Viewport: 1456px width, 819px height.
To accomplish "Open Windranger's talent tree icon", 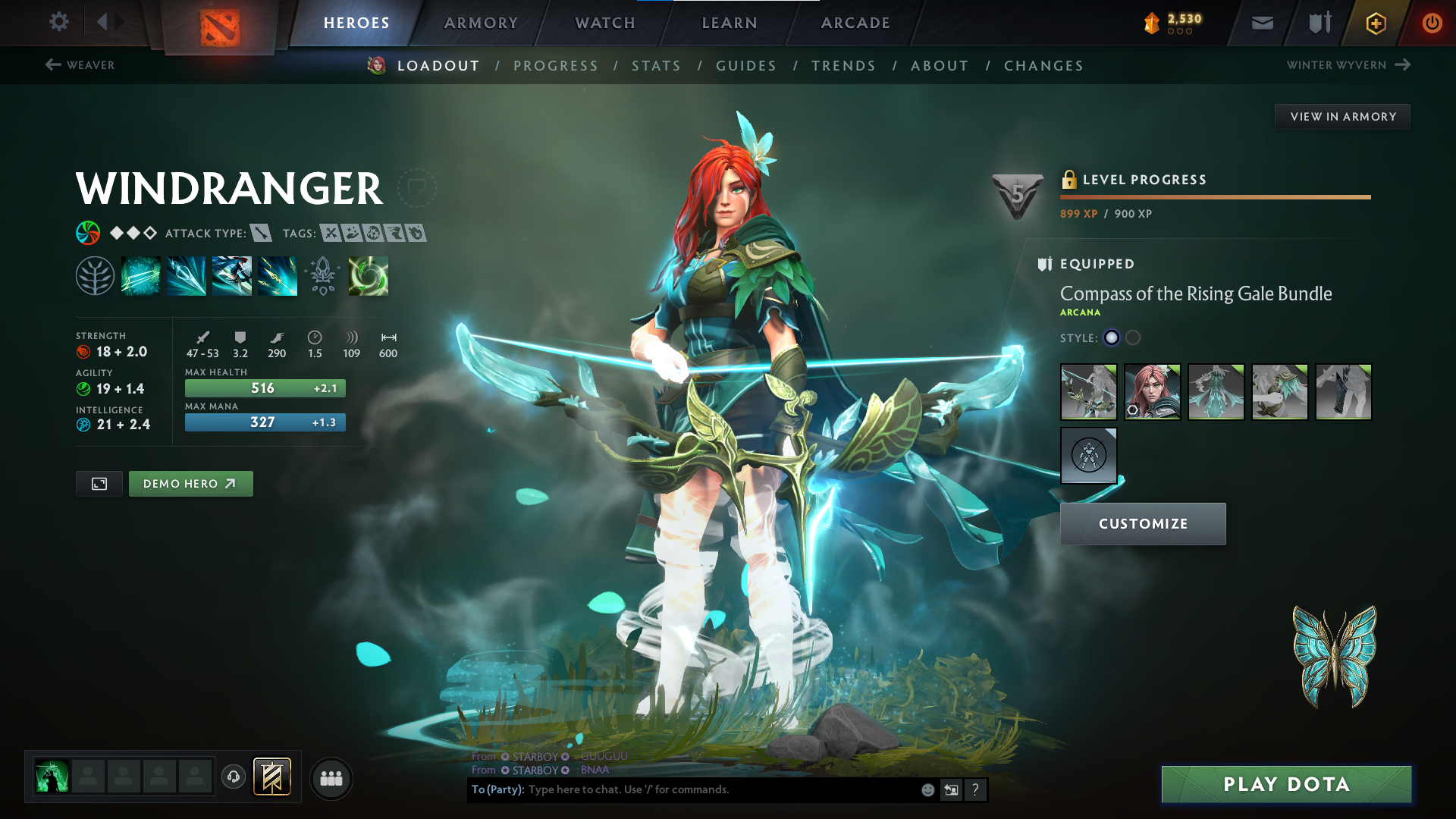I will tap(95, 275).
